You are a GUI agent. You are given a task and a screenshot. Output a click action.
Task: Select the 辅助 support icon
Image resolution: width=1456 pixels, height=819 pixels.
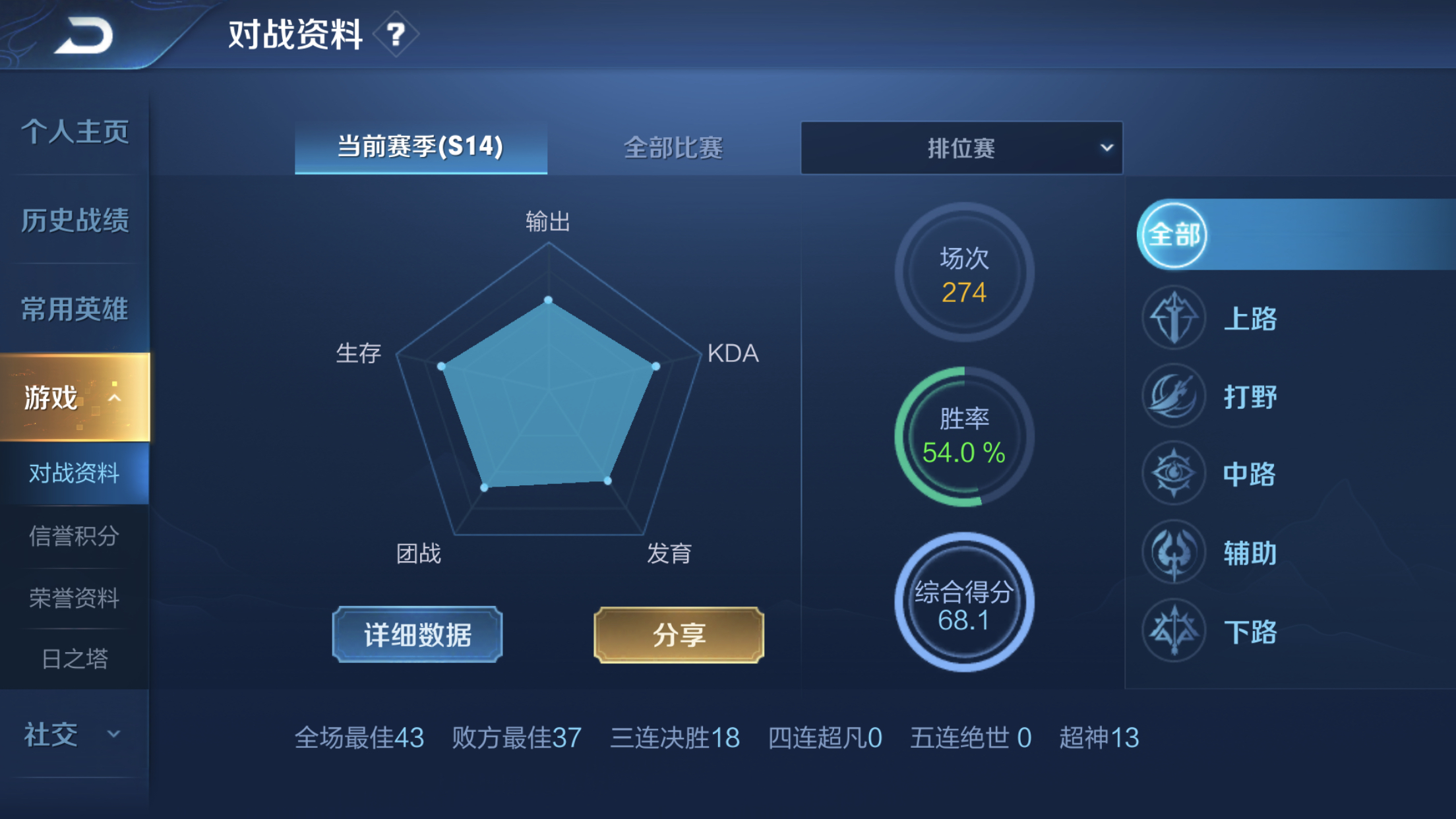coord(1174,553)
